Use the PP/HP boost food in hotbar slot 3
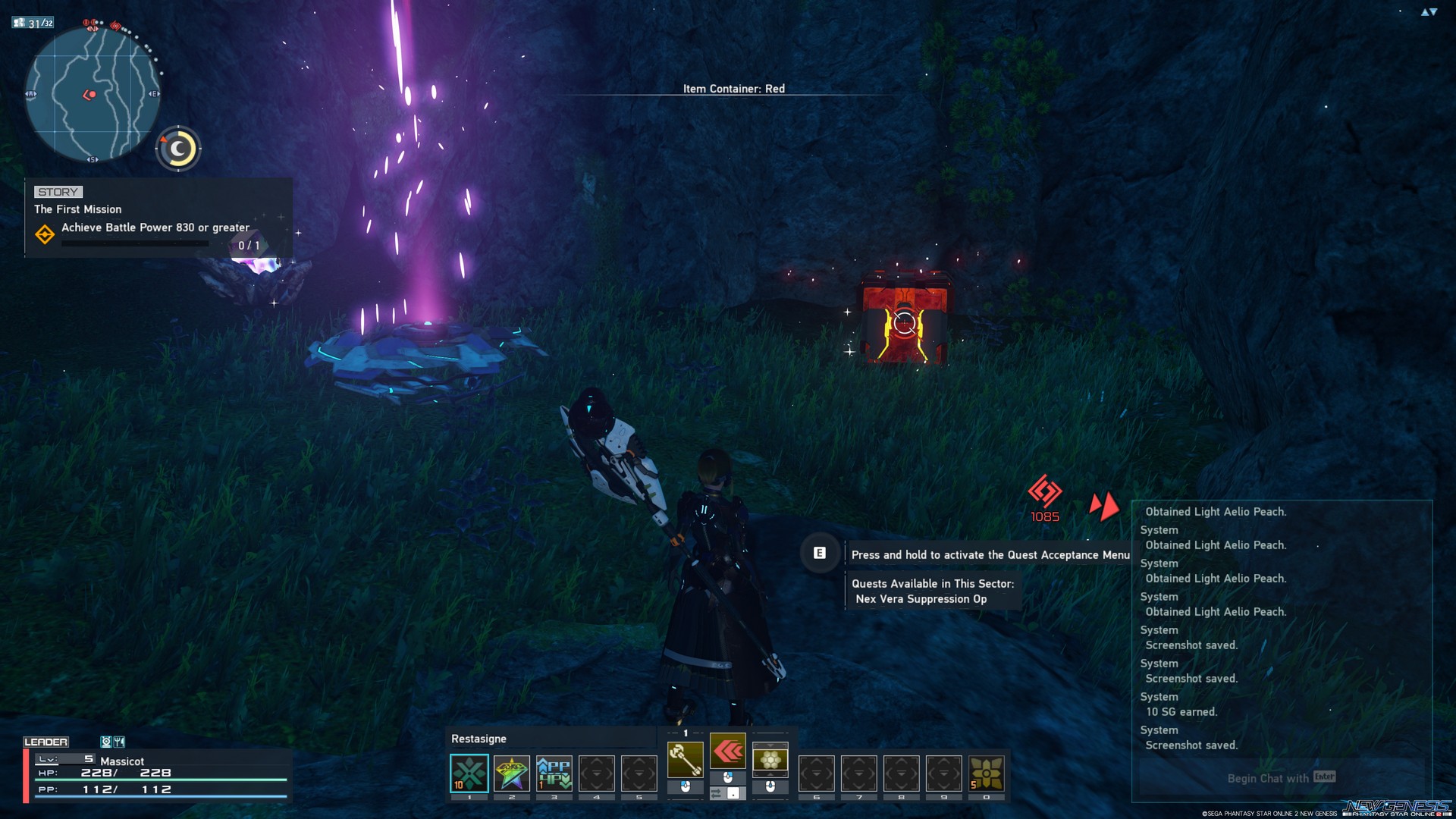 coord(554,772)
